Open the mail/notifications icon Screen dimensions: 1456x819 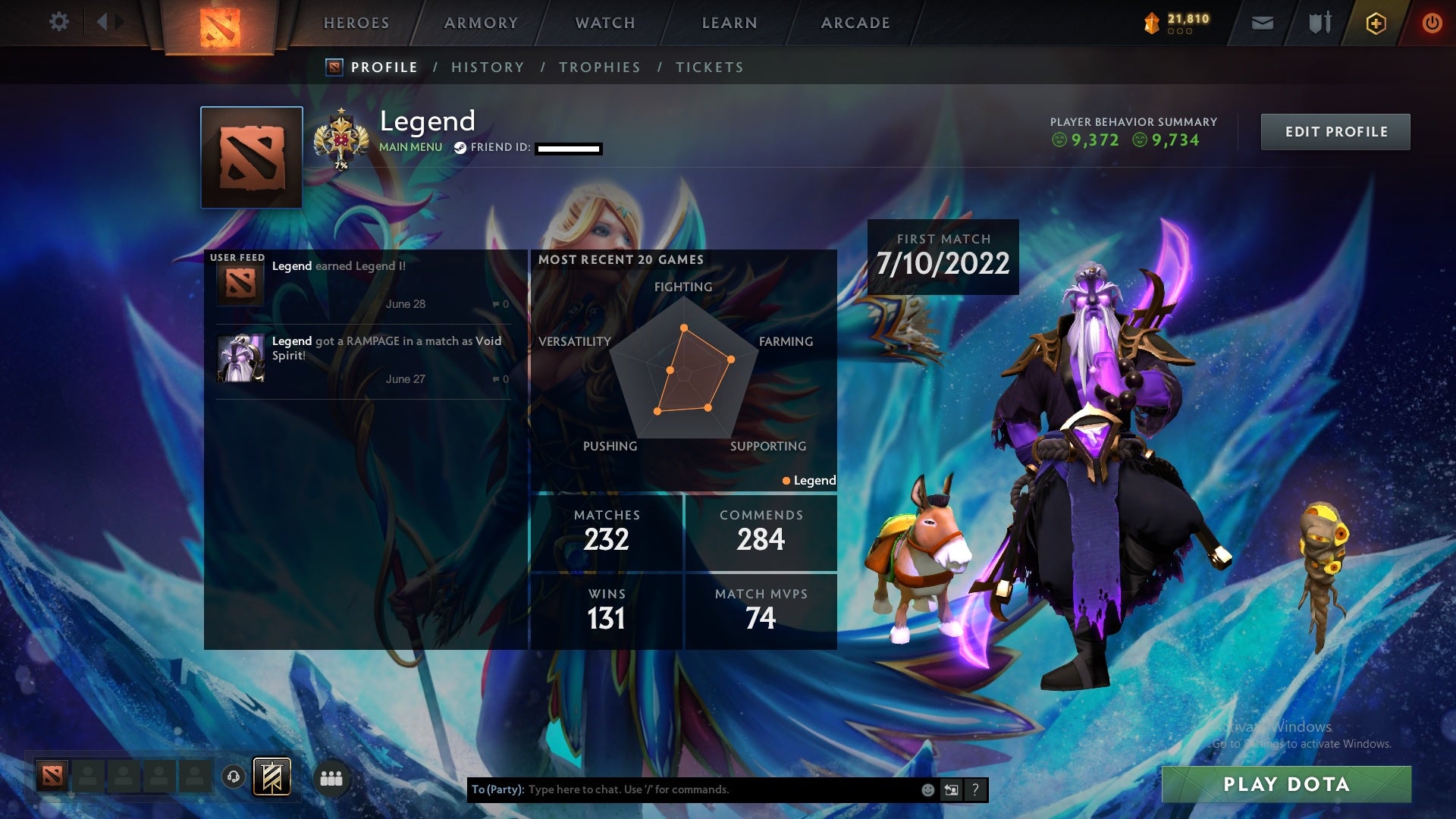(1261, 23)
